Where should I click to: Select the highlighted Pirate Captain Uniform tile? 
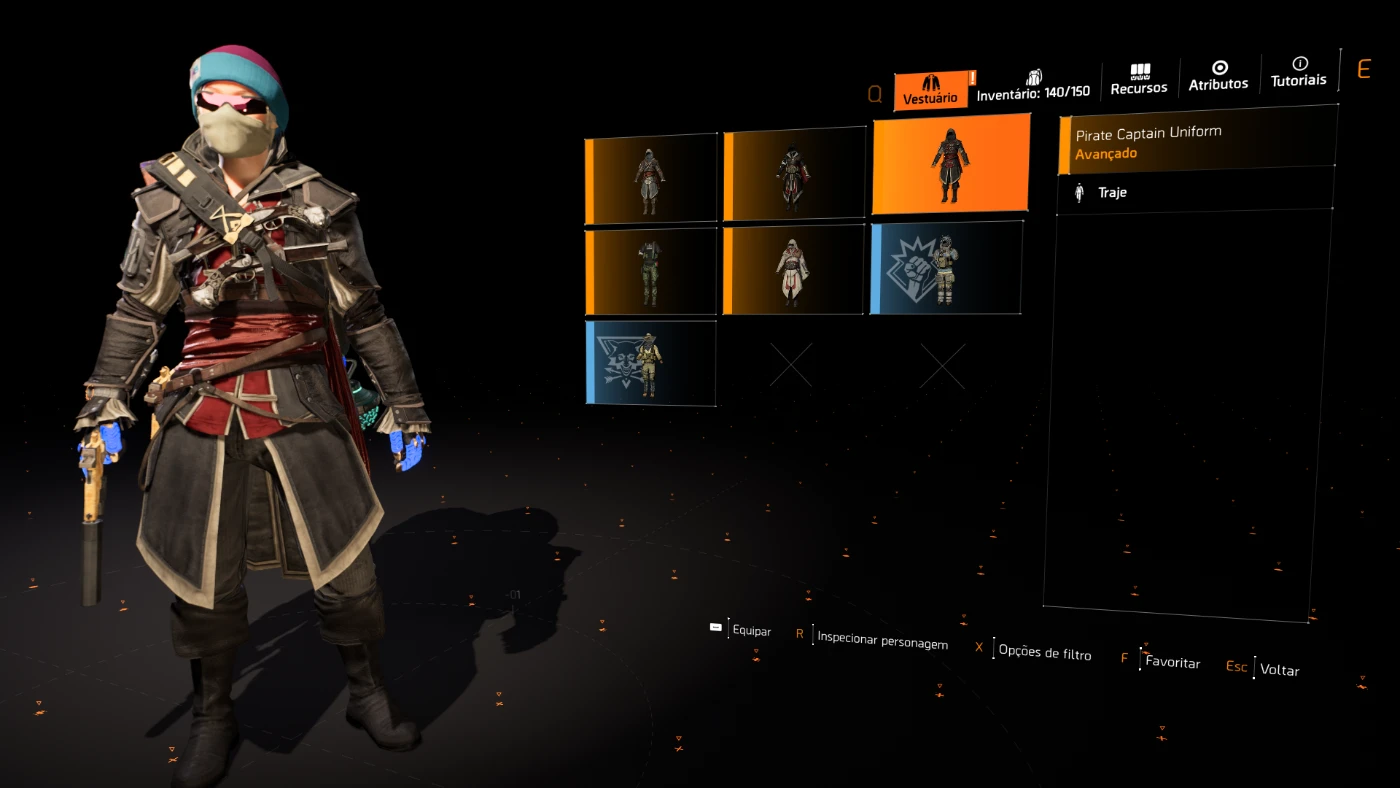click(950, 164)
